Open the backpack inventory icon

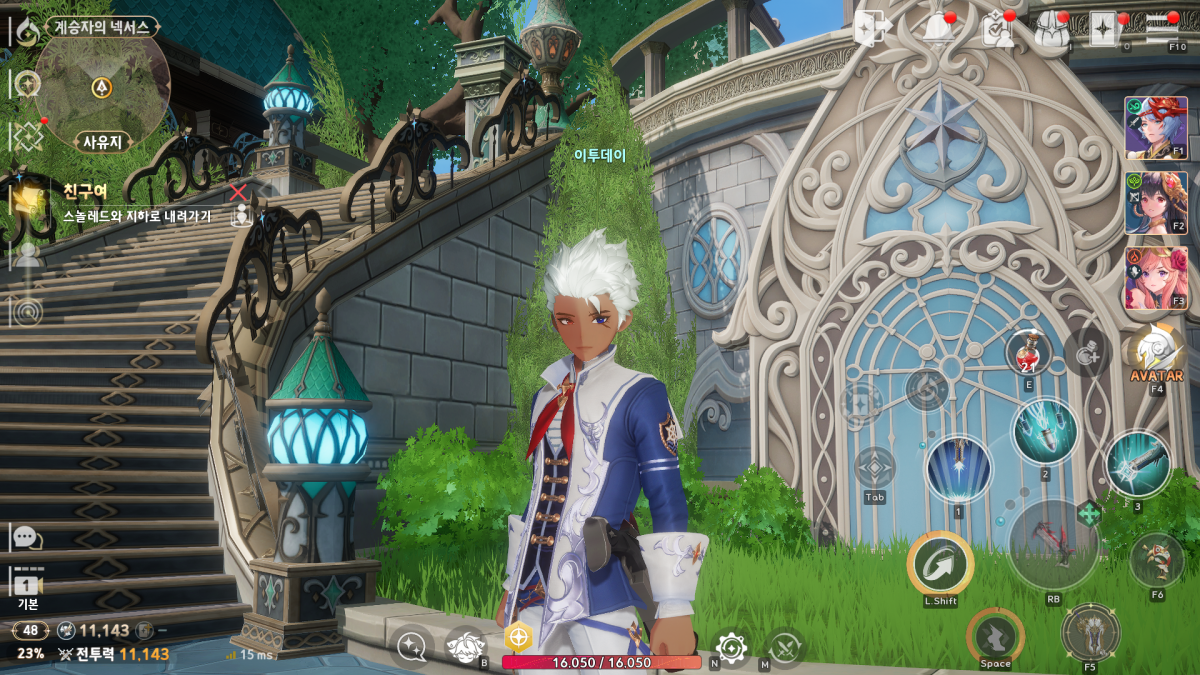pos(1051,29)
